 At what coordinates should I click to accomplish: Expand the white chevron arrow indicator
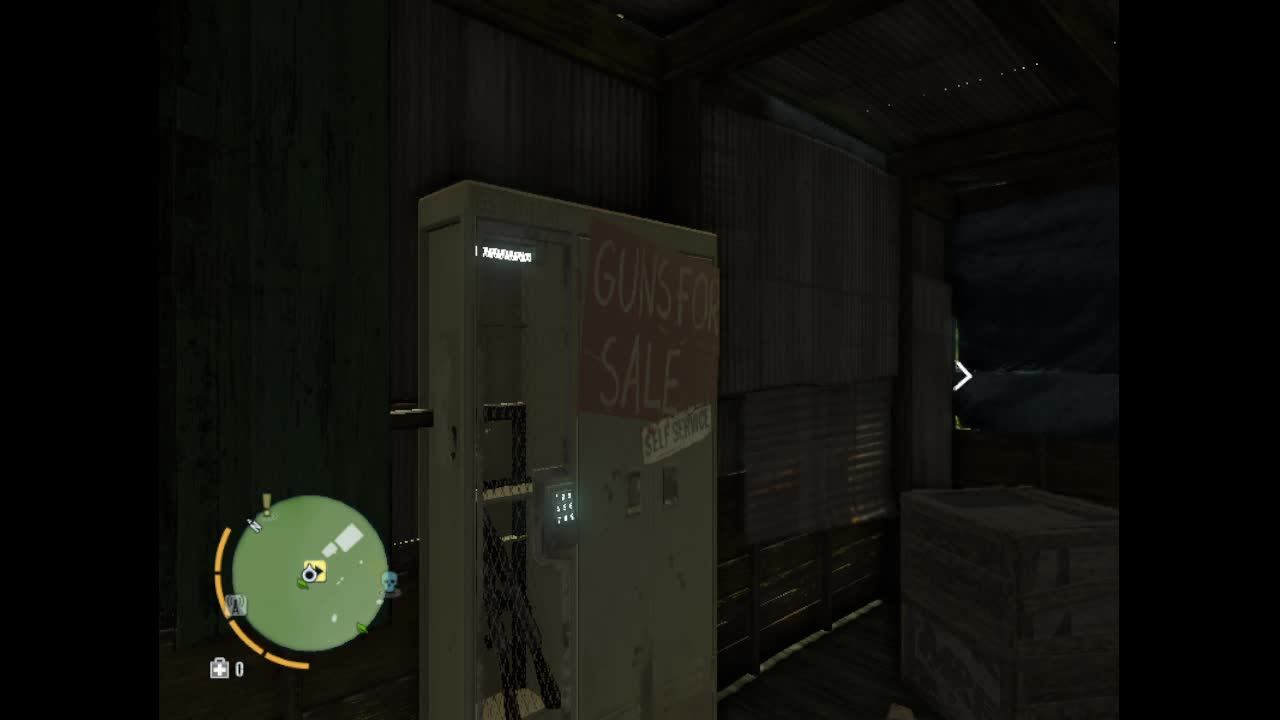click(x=961, y=375)
